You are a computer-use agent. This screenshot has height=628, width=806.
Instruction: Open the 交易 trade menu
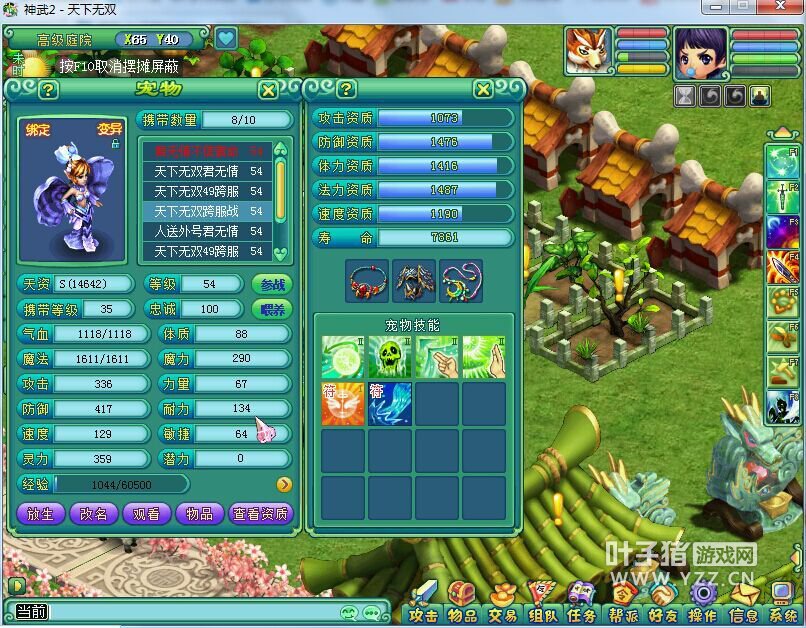502,614
